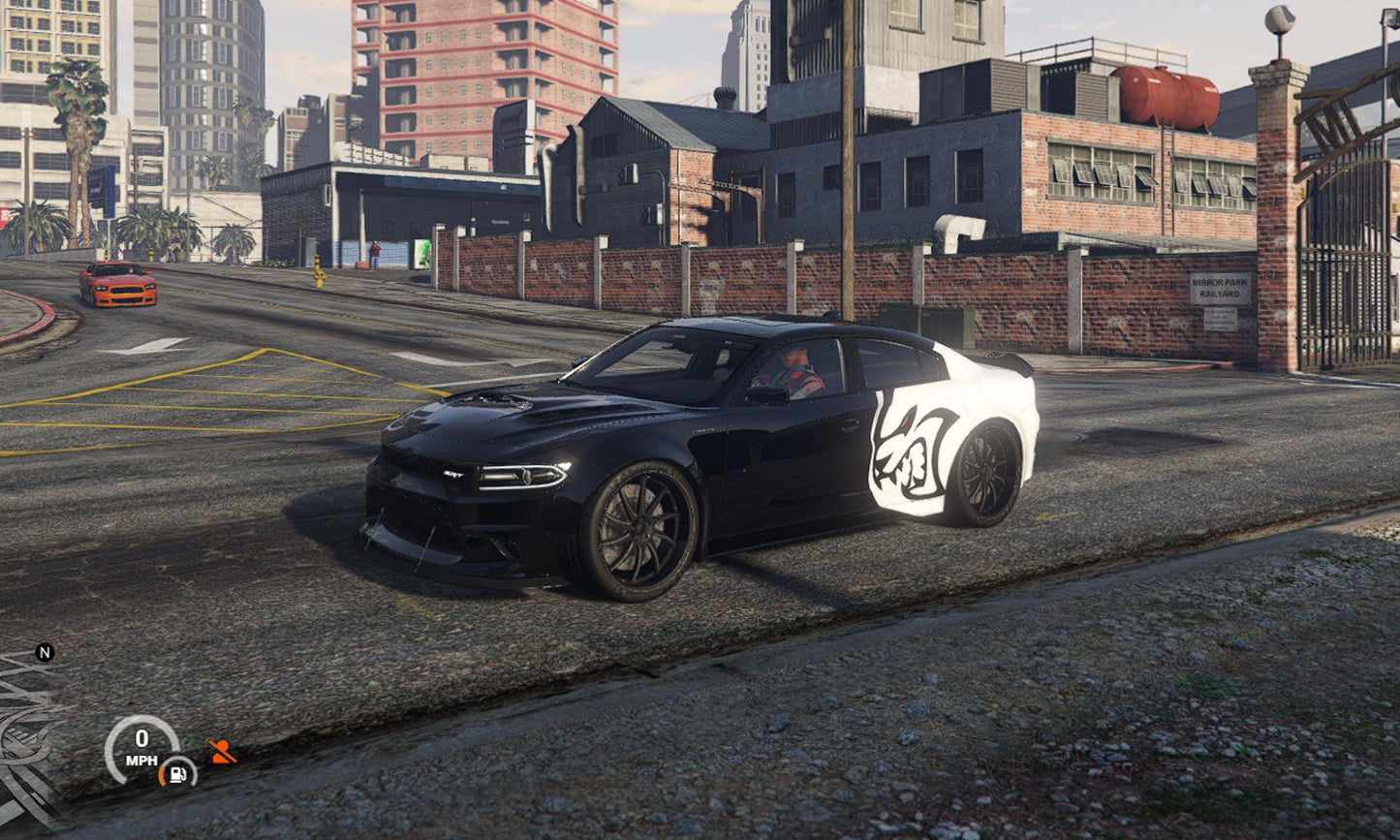The height and width of the screenshot is (840, 1400).
Task: Click the orange seatbelt warning icon
Action: 223,752
